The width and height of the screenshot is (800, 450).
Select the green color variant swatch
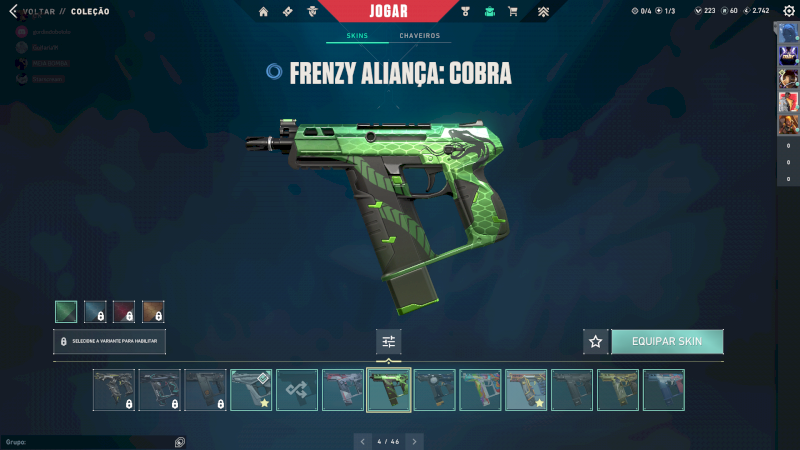pyautogui.click(x=66, y=311)
